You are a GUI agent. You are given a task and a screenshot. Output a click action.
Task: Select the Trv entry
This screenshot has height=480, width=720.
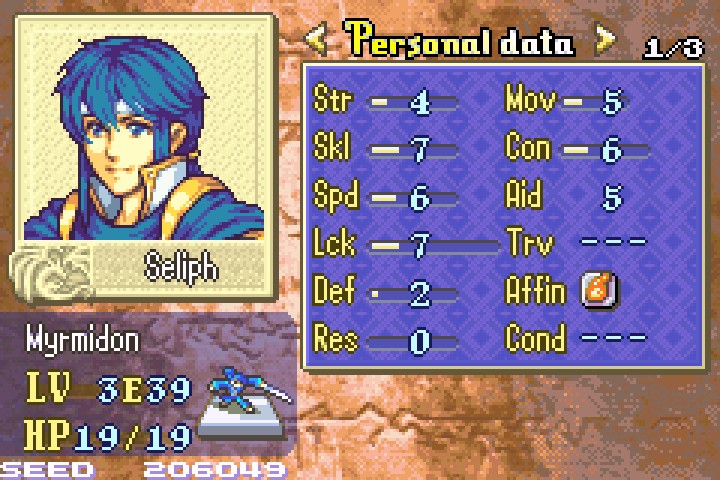(x=575, y=243)
